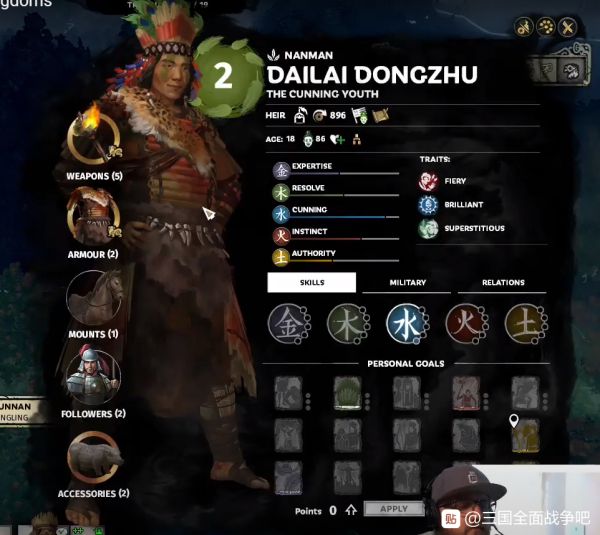This screenshot has height=535, width=600.
Task: Select the fire element skill circle
Action: click(465, 324)
